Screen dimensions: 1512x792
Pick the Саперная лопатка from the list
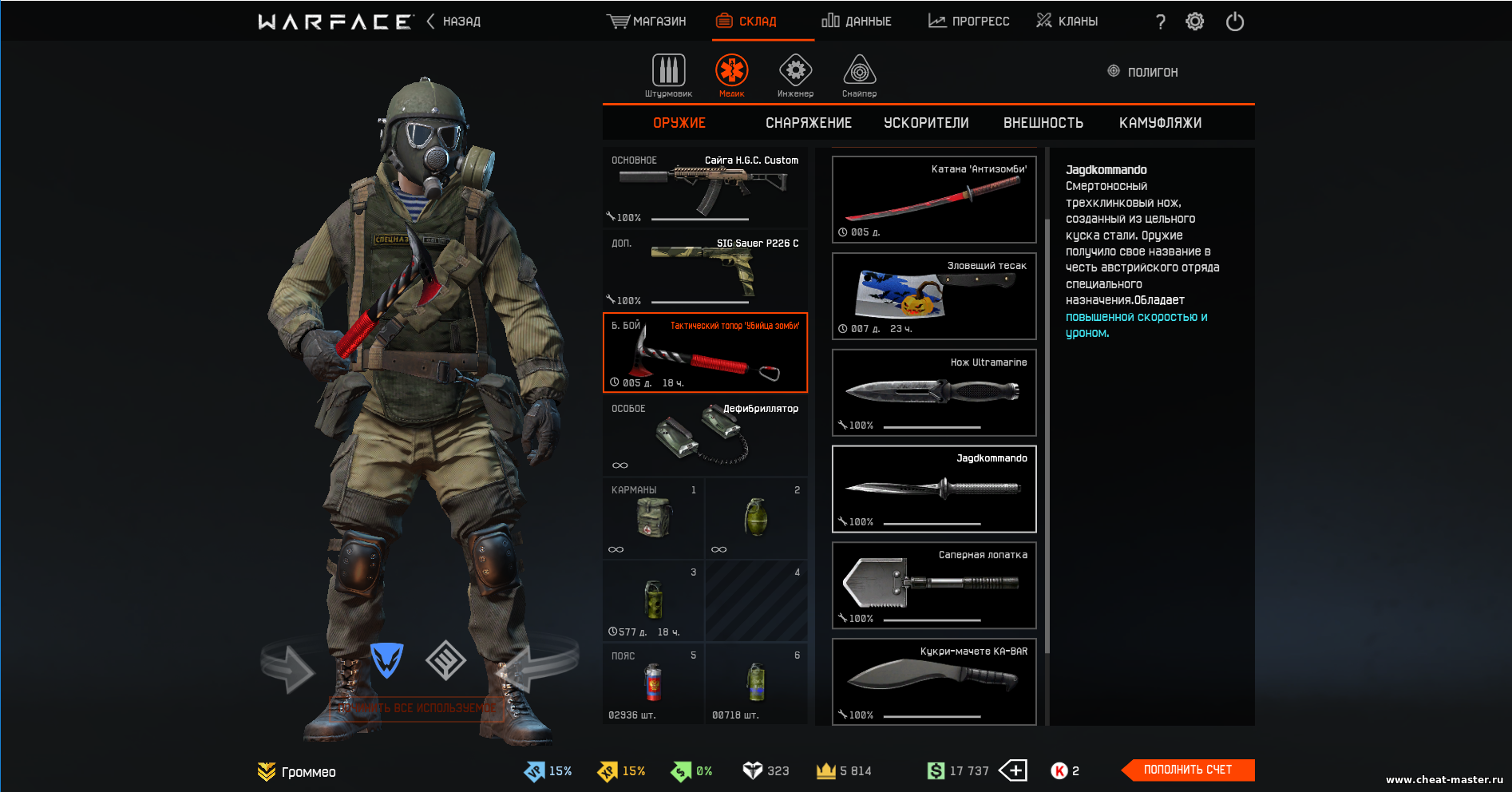934,586
